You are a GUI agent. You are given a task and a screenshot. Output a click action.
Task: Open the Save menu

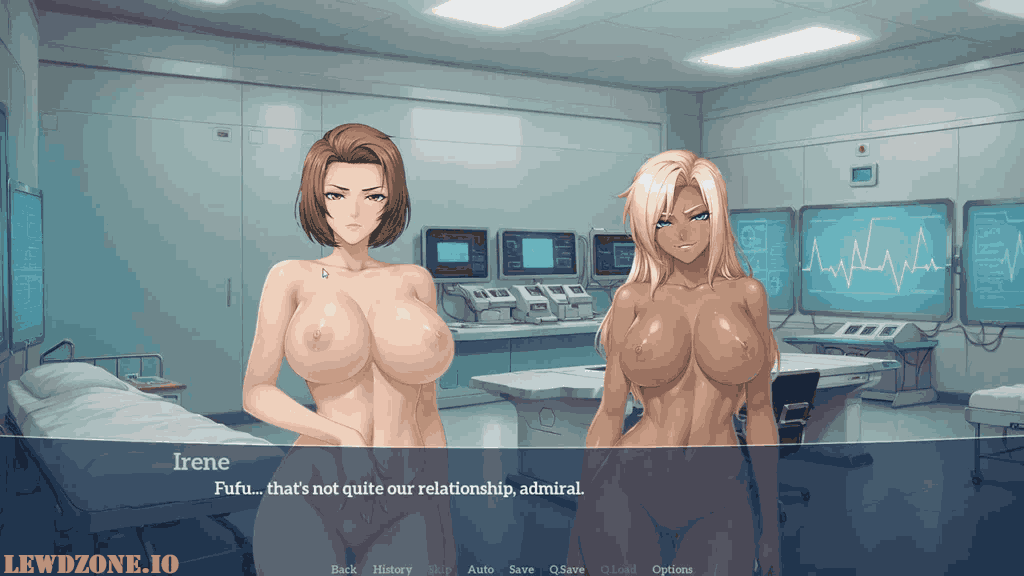pos(521,569)
